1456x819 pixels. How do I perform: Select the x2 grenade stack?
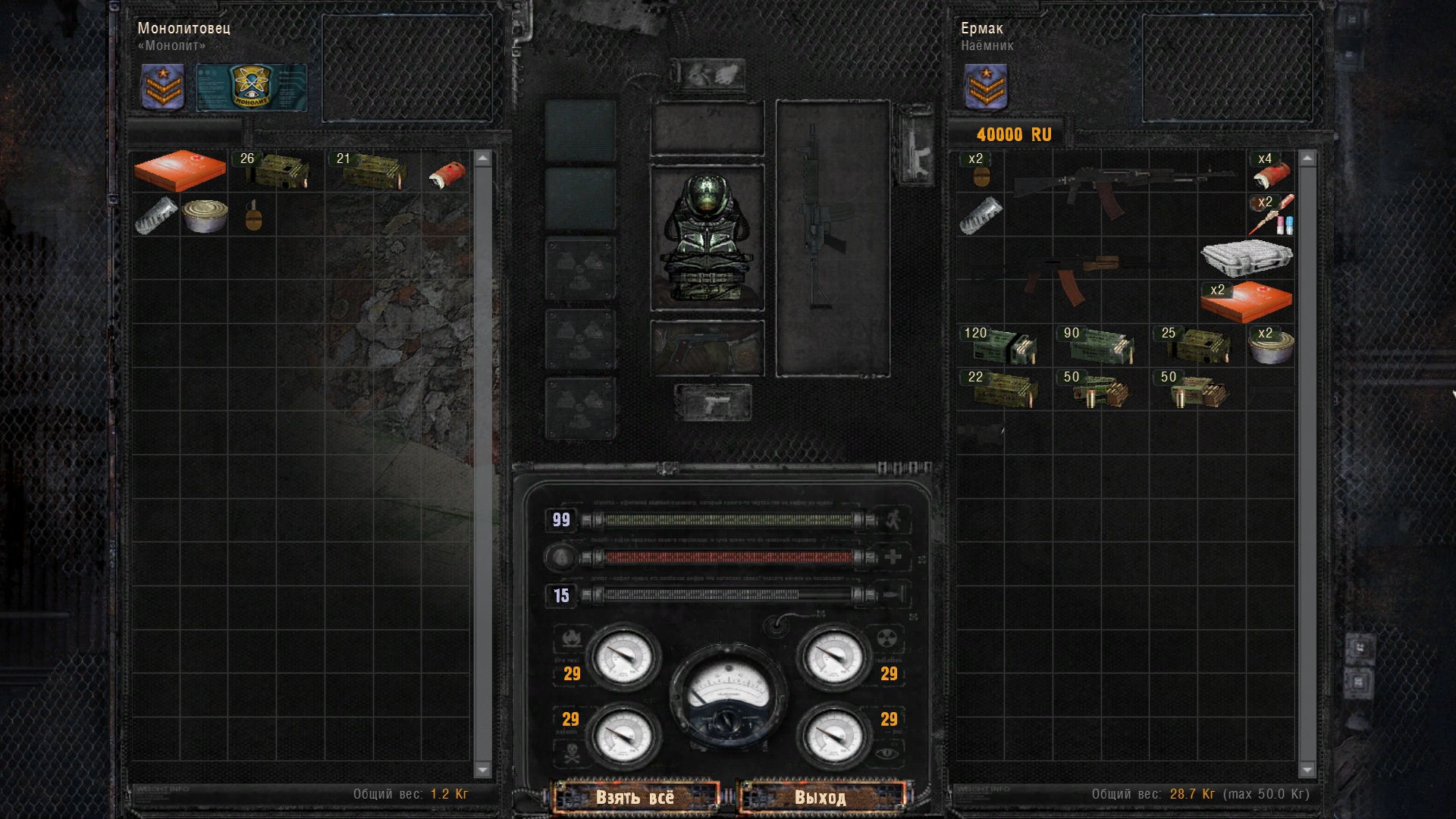(x=981, y=171)
